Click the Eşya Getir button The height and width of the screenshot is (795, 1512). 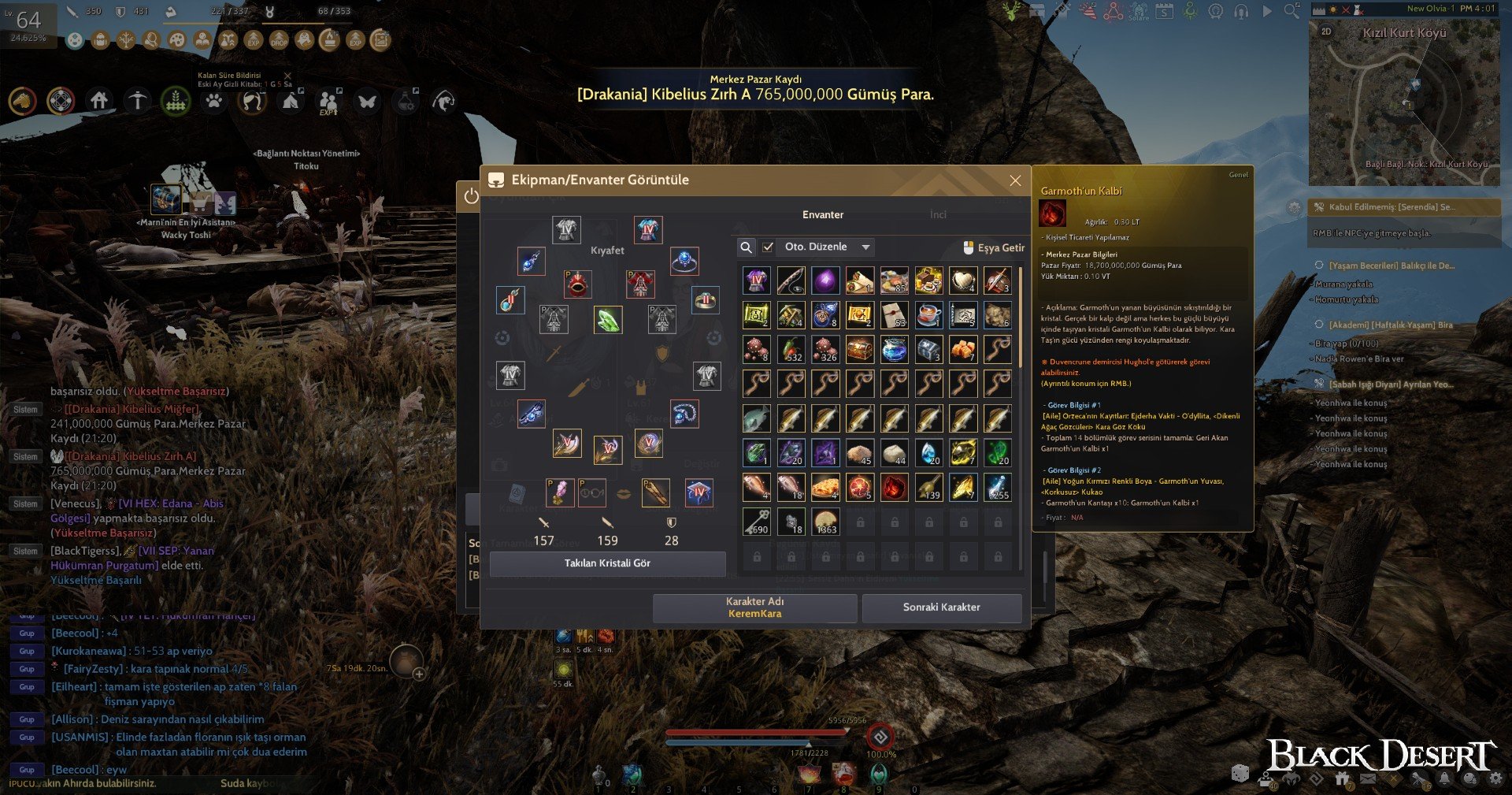994,248
